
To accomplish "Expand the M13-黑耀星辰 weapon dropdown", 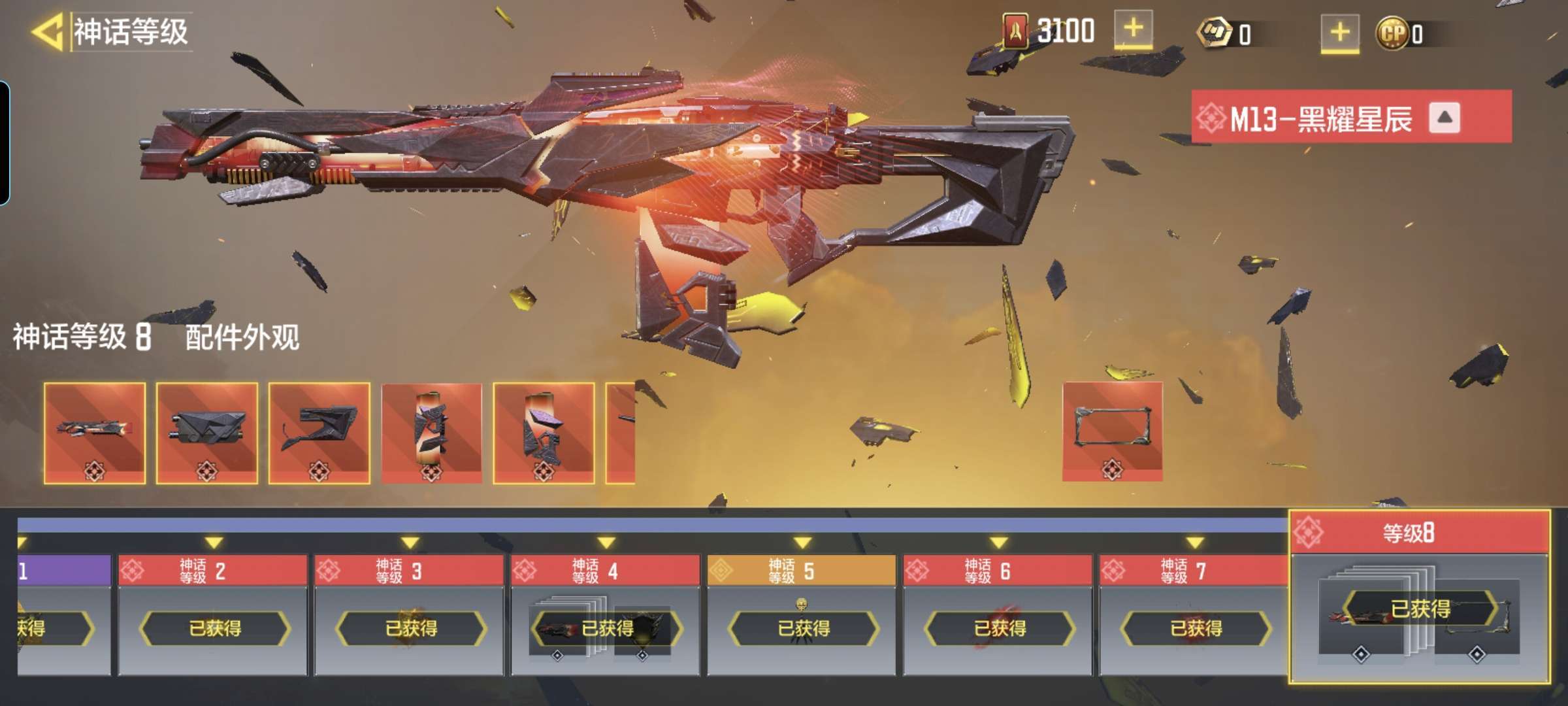I will (1444, 118).
